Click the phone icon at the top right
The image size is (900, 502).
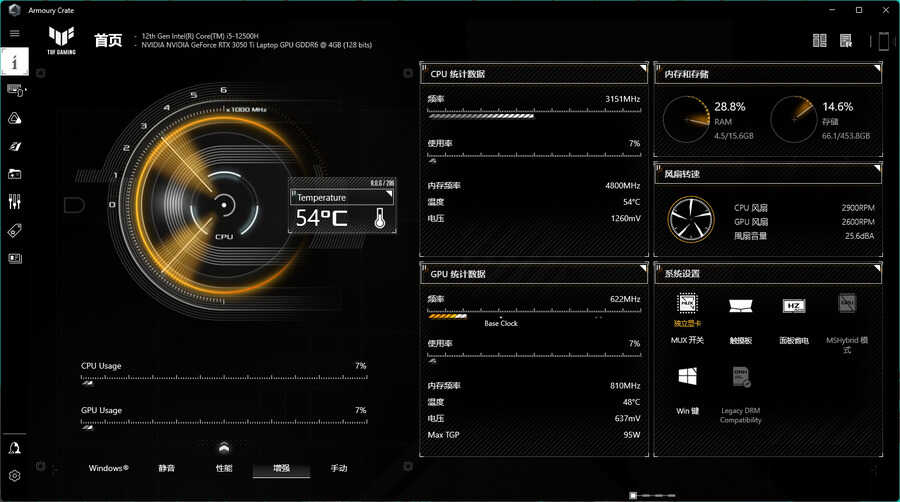coord(883,41)
